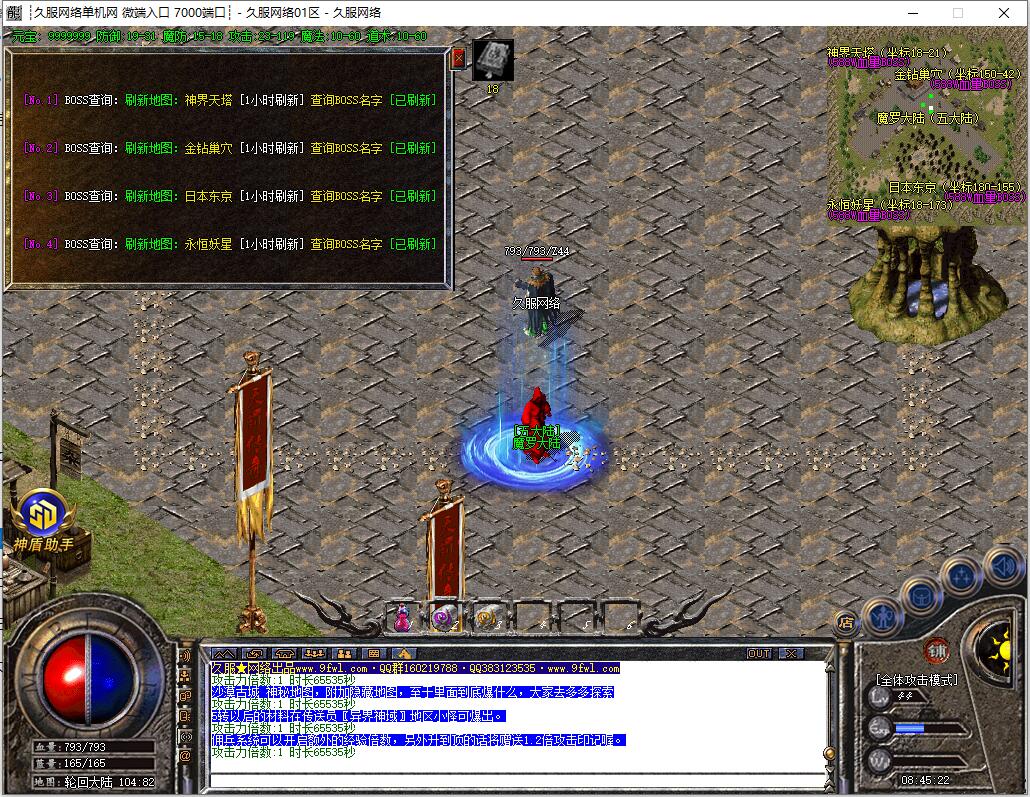Viewport: 1030px width, 797px height.
Task: Click the grey book item icon
Action: (492, 59)
